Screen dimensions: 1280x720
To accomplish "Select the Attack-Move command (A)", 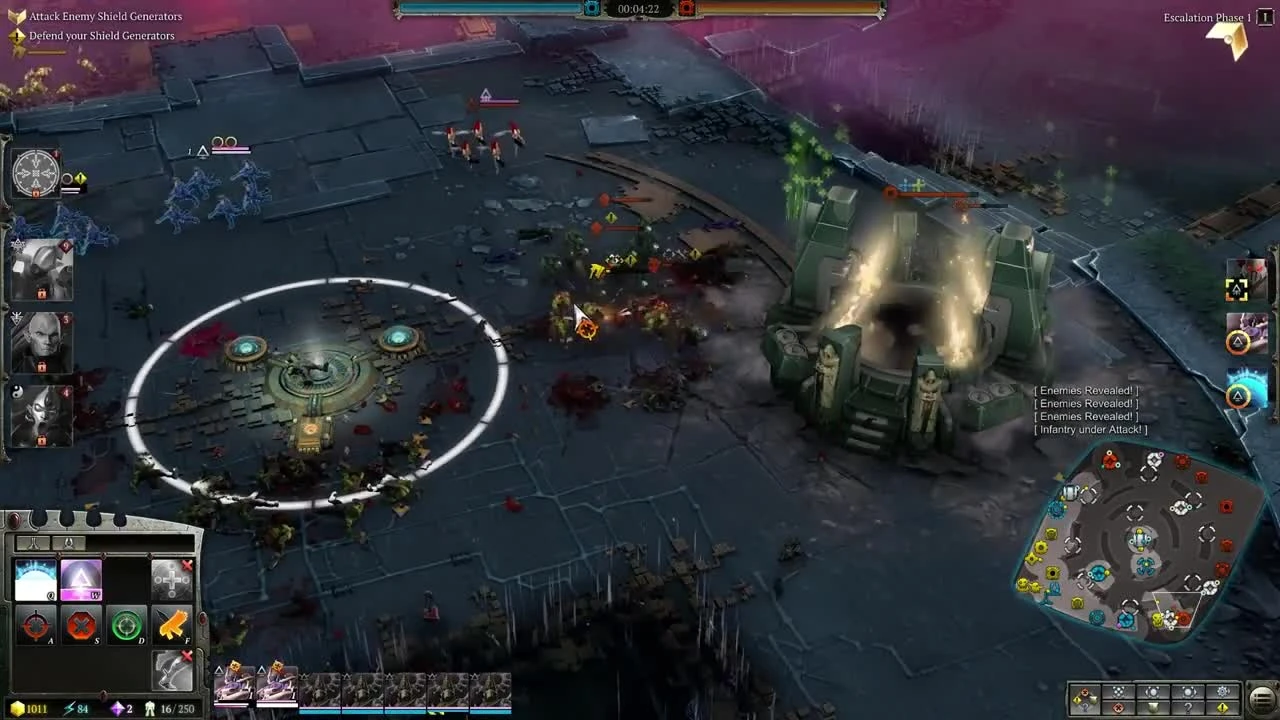I will [x=35, y=625].
